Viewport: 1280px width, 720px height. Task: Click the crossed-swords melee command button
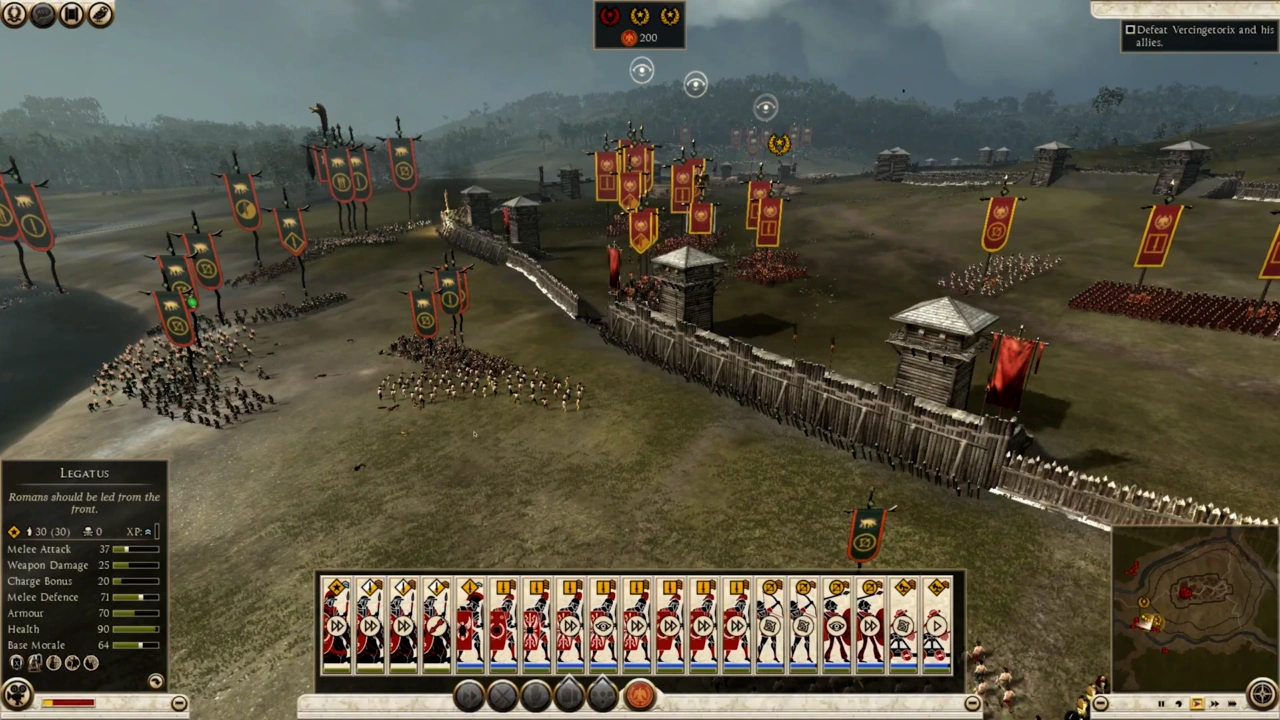(x=502, y=695)
